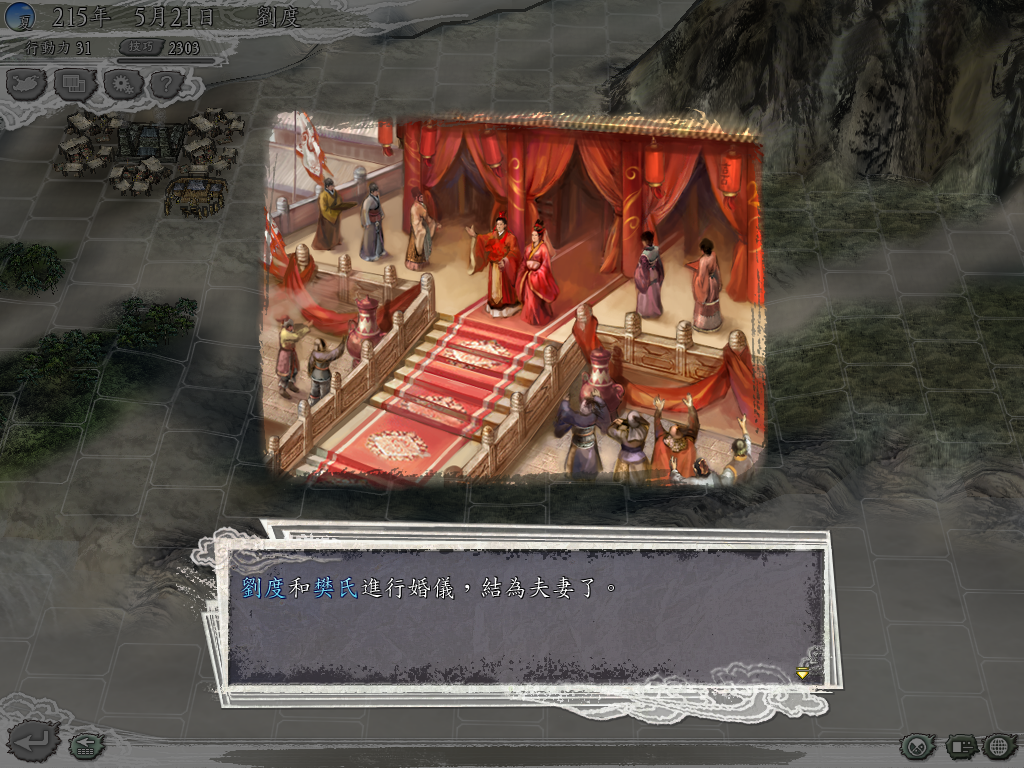This screenshot has height=768, width=1024.
Task: Click the large return arrow button
Action: 33,742
